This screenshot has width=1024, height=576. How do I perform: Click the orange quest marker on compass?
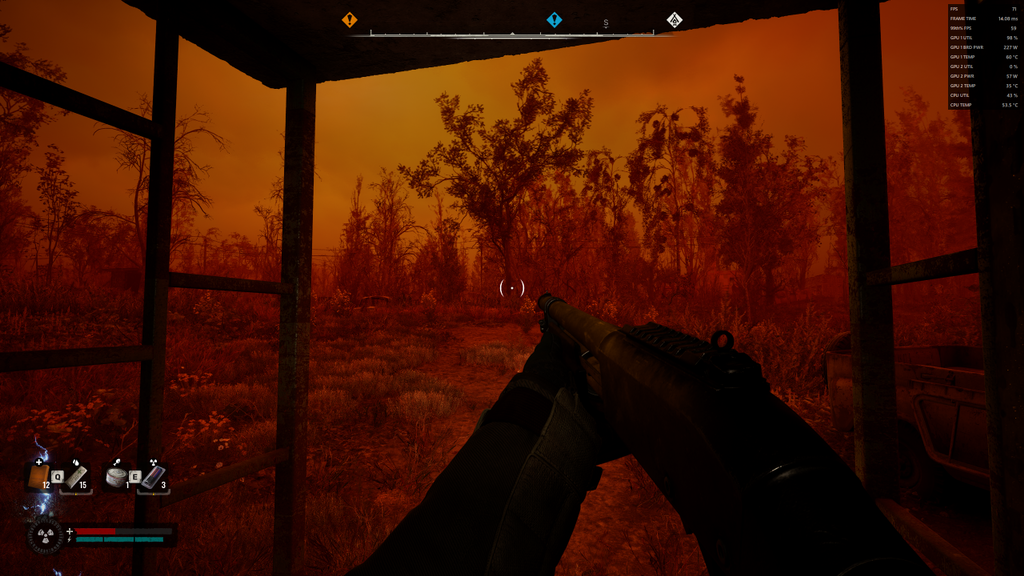349,19
